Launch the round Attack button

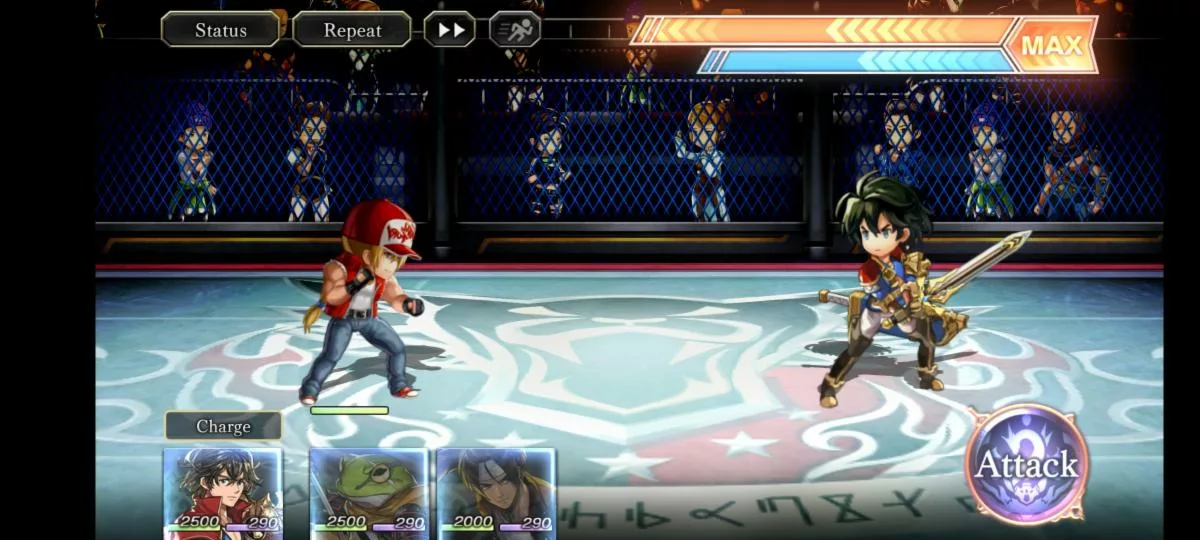[1026, 464]
